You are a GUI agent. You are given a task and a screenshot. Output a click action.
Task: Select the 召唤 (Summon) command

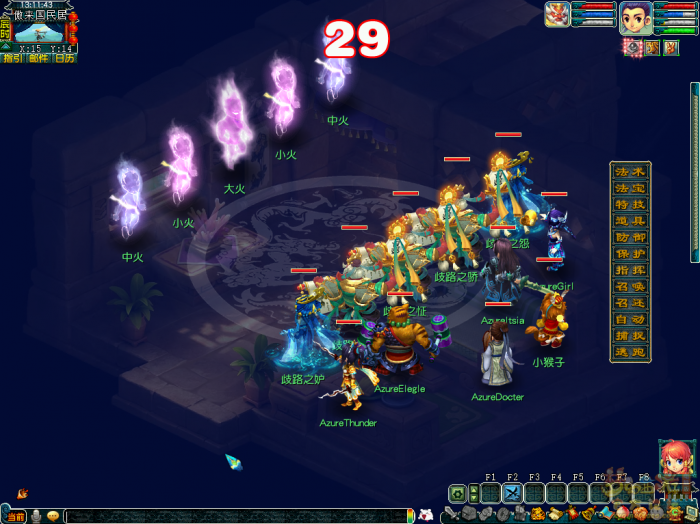point(630,286)
